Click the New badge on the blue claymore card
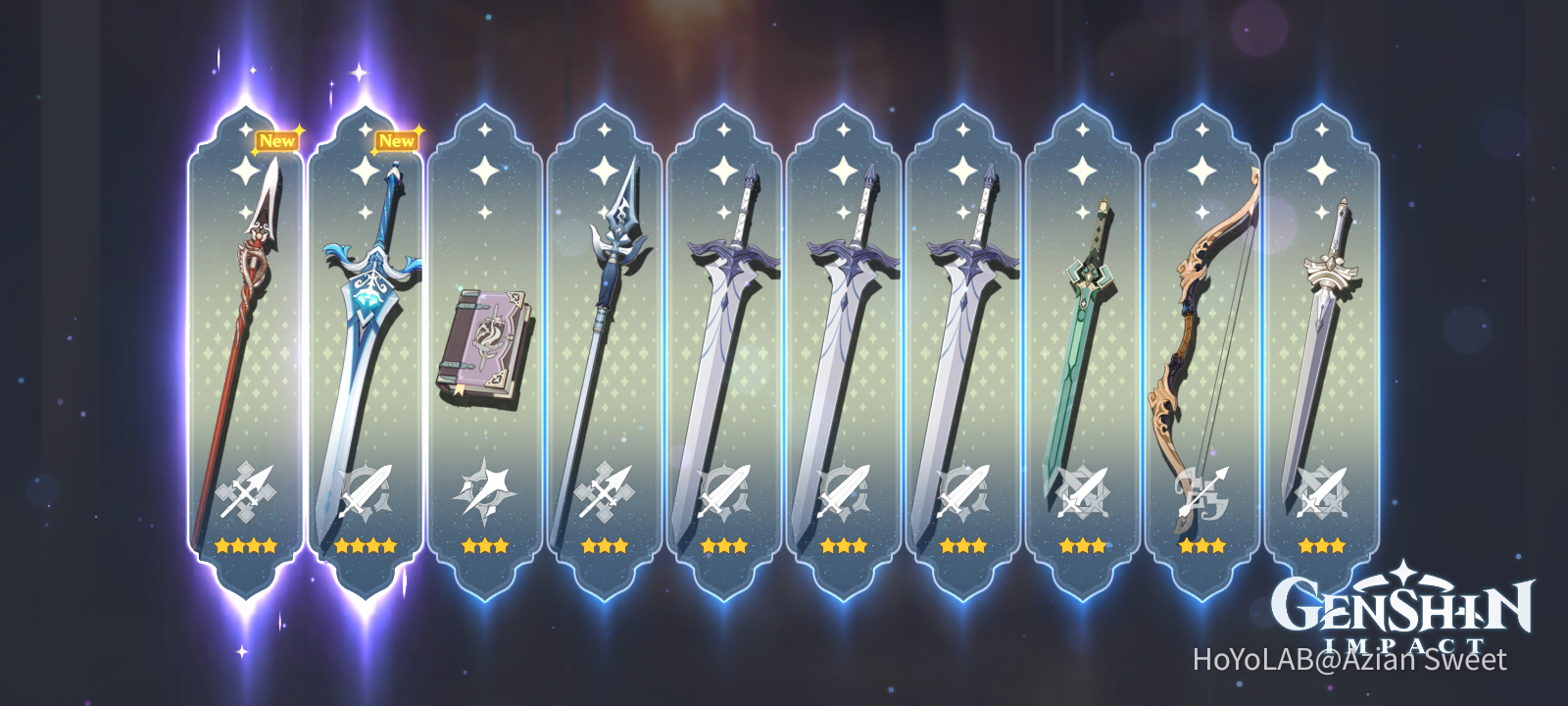 (x=396, y=140)
